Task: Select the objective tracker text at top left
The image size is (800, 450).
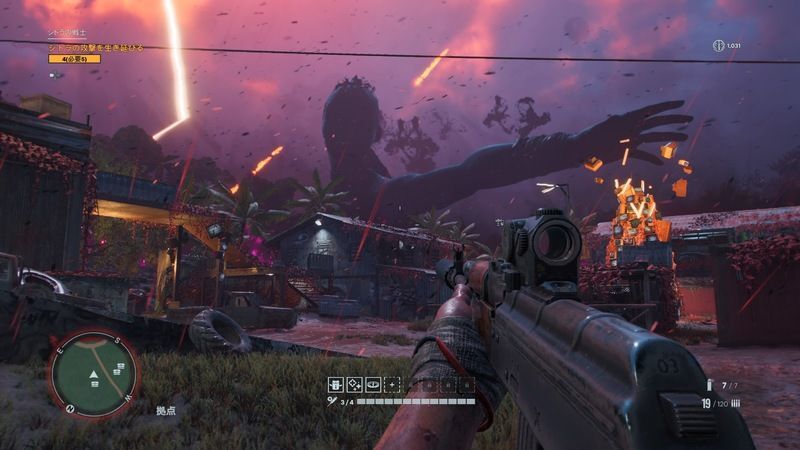Action: coord(97,47)
